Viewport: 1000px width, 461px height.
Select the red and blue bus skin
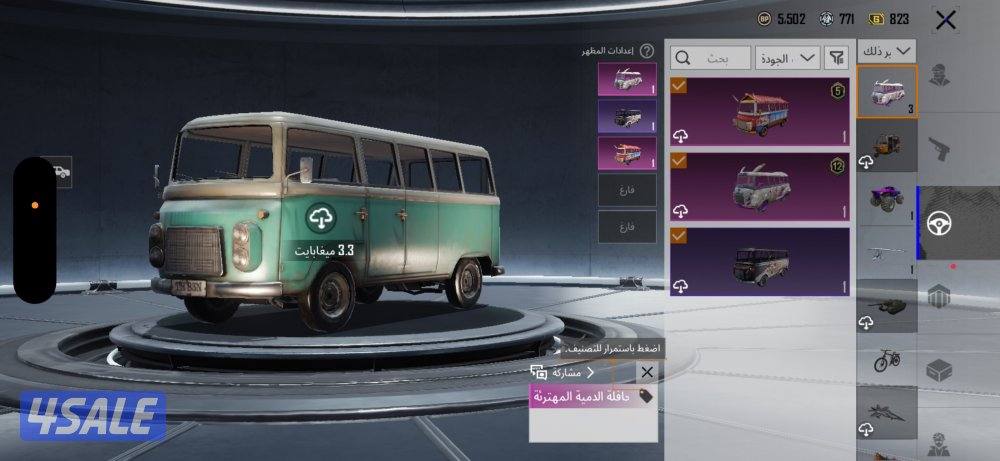pos(760,112)
